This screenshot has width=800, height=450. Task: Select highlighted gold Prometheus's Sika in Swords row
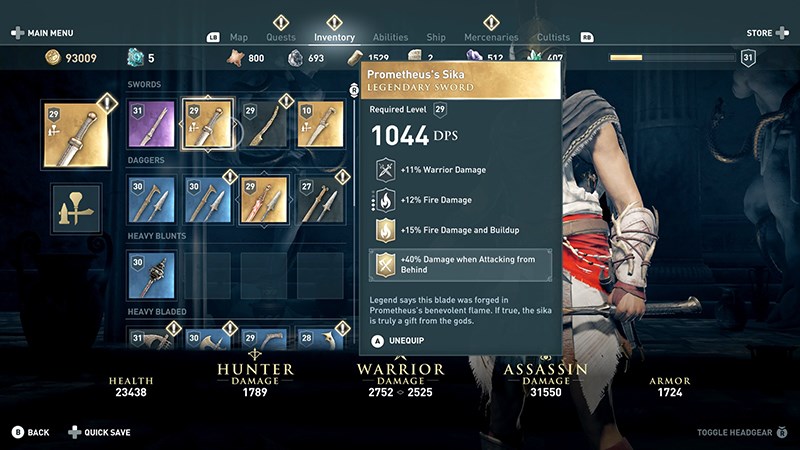pos(208,123)
